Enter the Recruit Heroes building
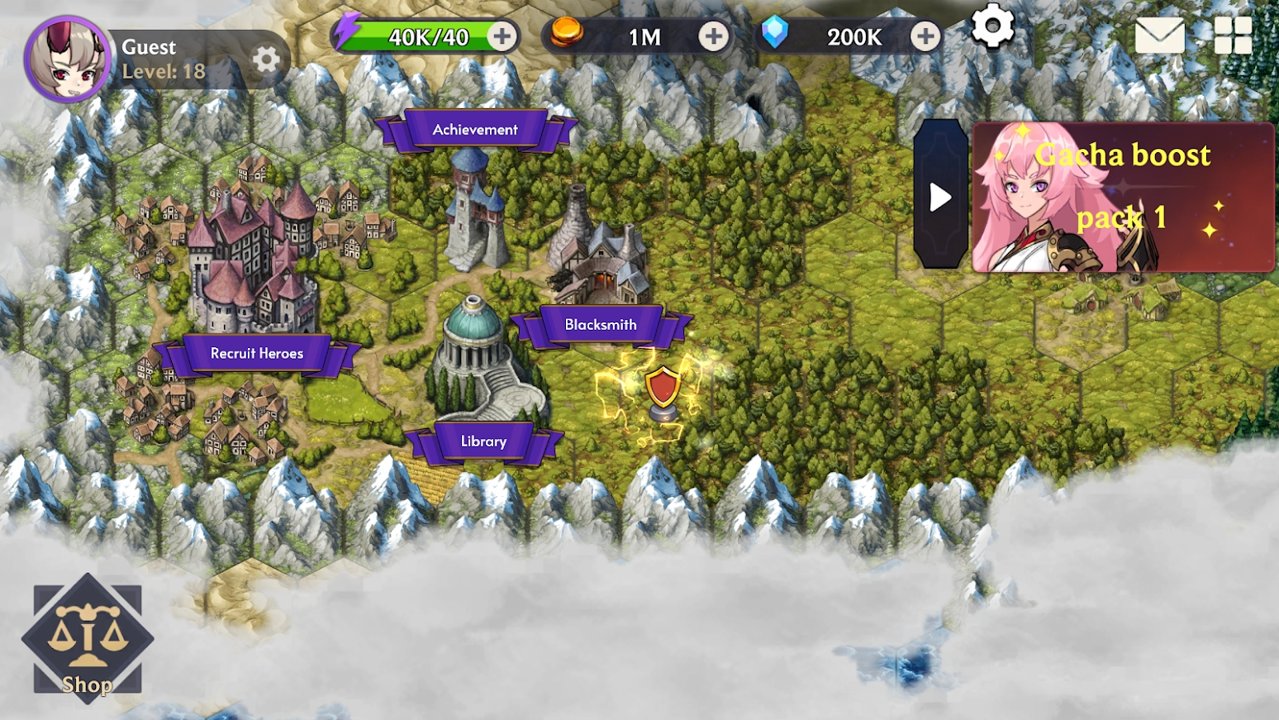The width and height of the screenshot is (1279, 720). click(x=256, y=353)
